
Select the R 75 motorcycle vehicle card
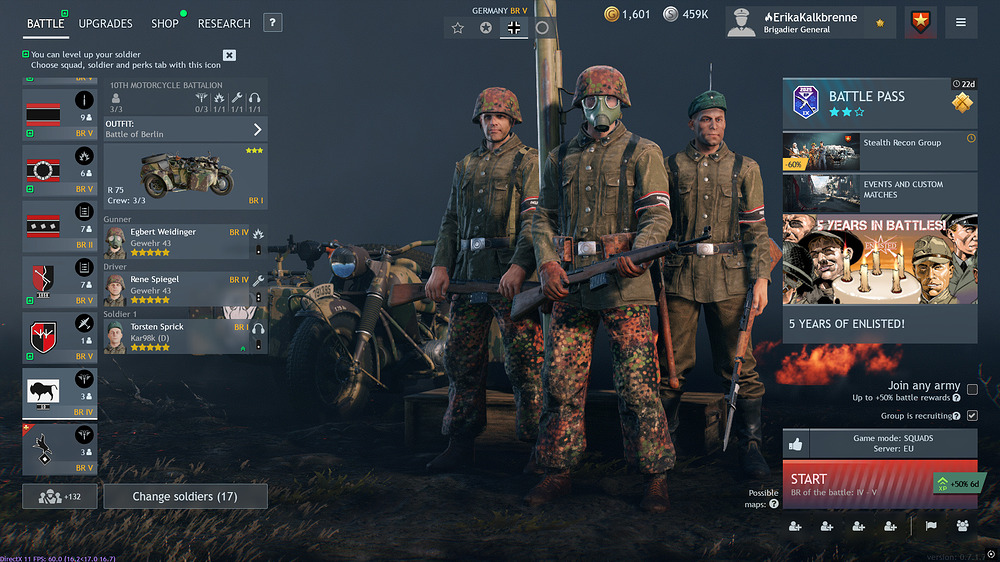click(x=185, y=176)
